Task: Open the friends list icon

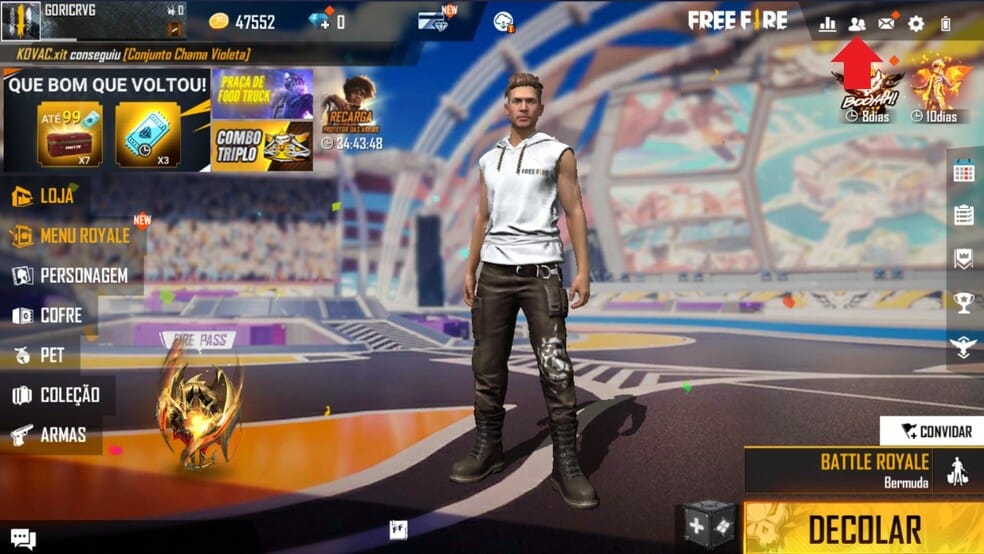Action: point(857,24)
